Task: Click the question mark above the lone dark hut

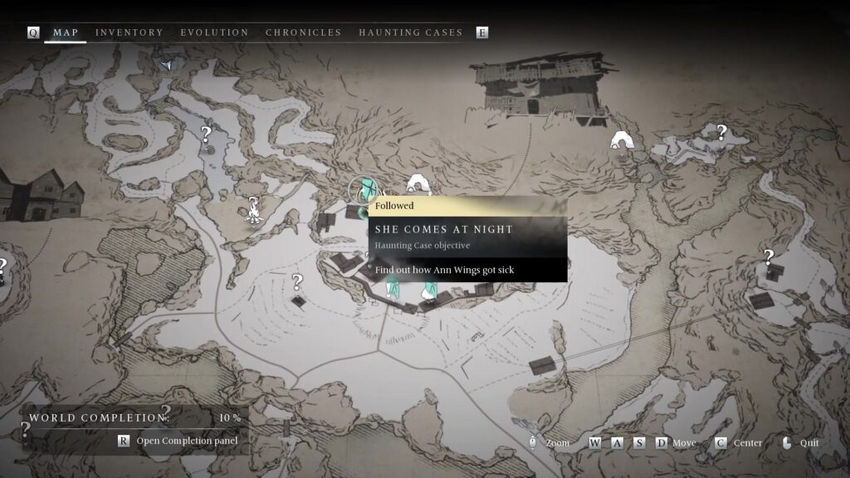Action: [296, 281]
